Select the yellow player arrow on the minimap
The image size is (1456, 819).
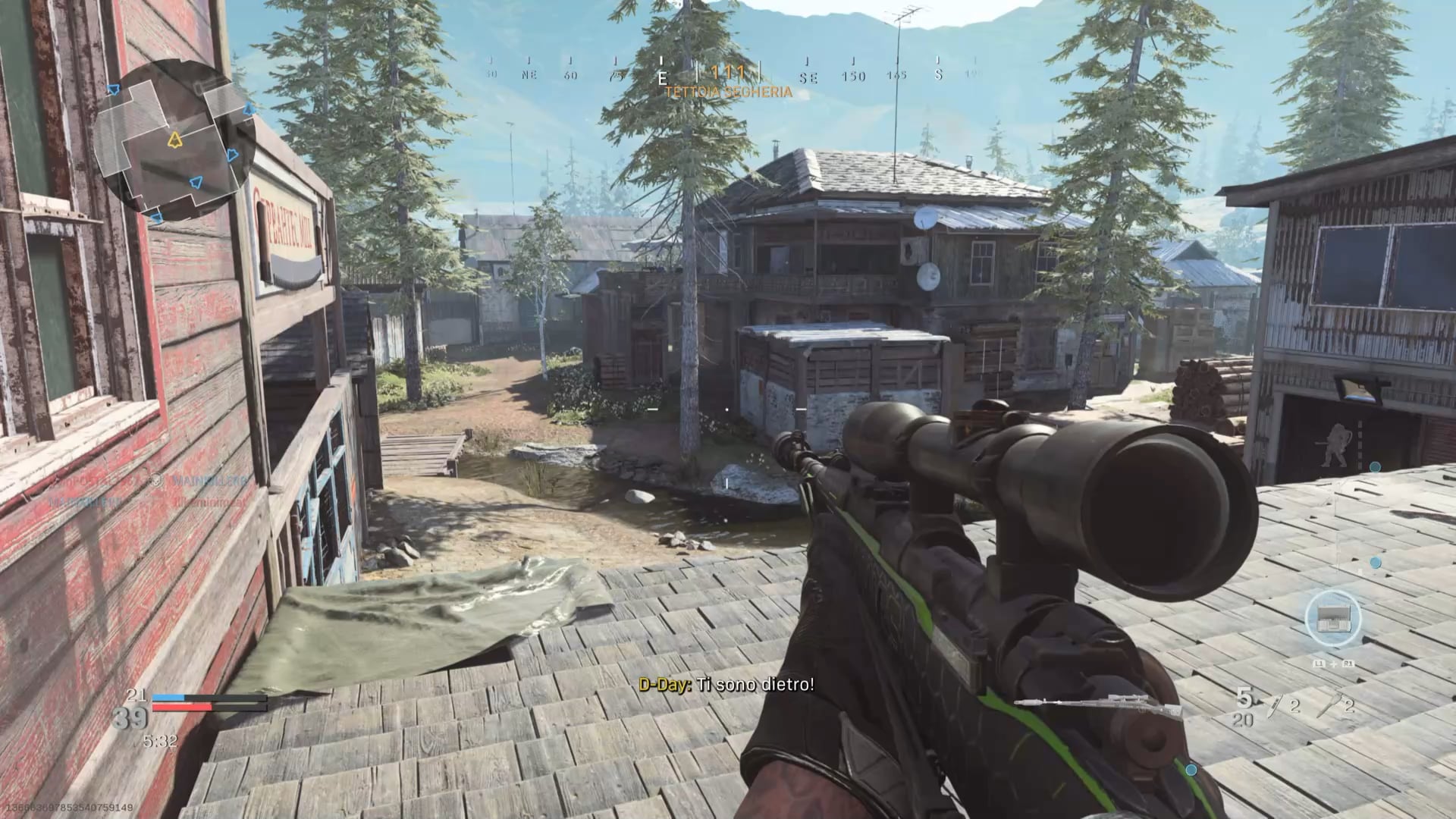point(175,140)
